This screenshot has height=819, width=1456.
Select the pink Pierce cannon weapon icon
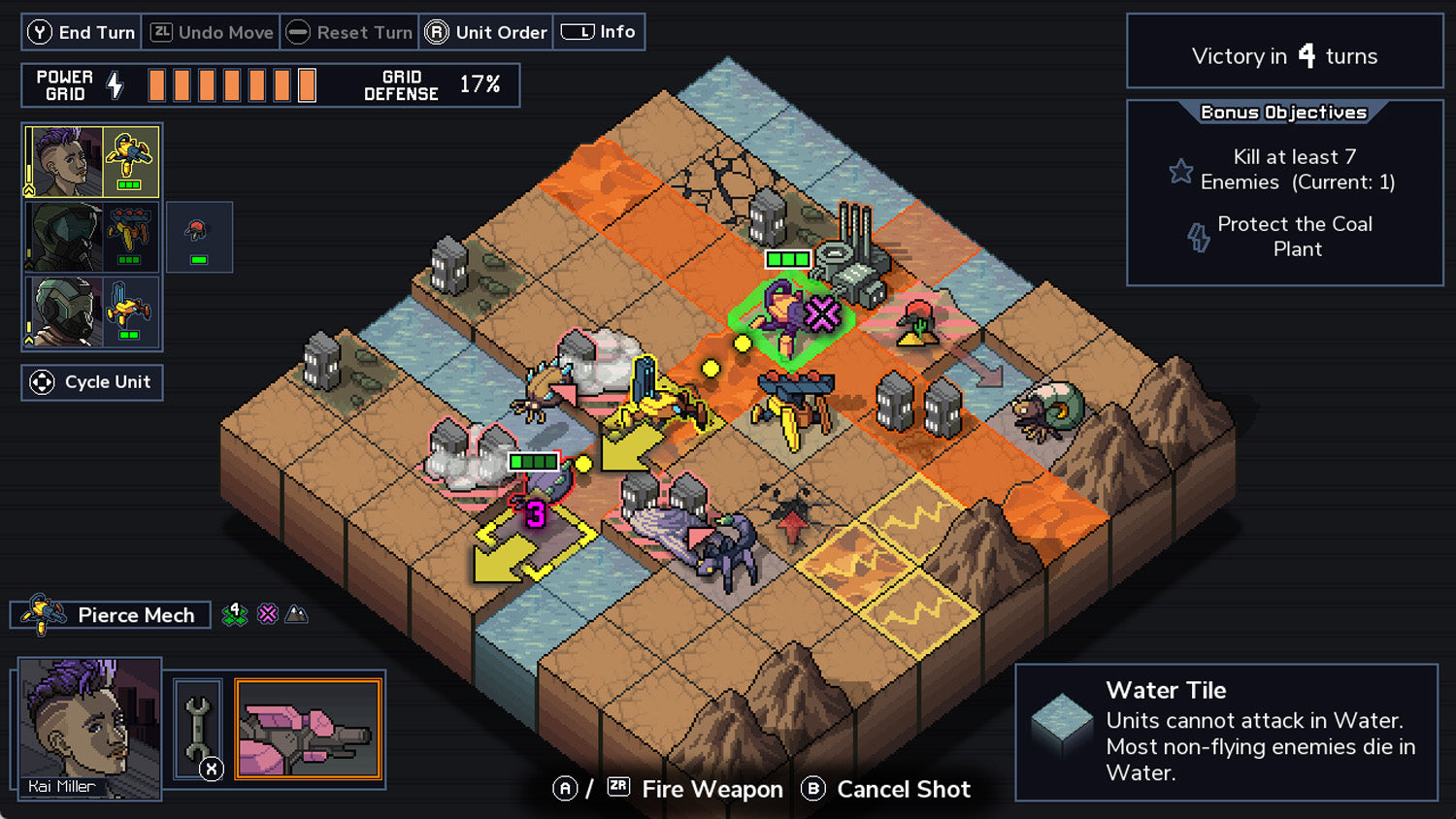[309, 728]
